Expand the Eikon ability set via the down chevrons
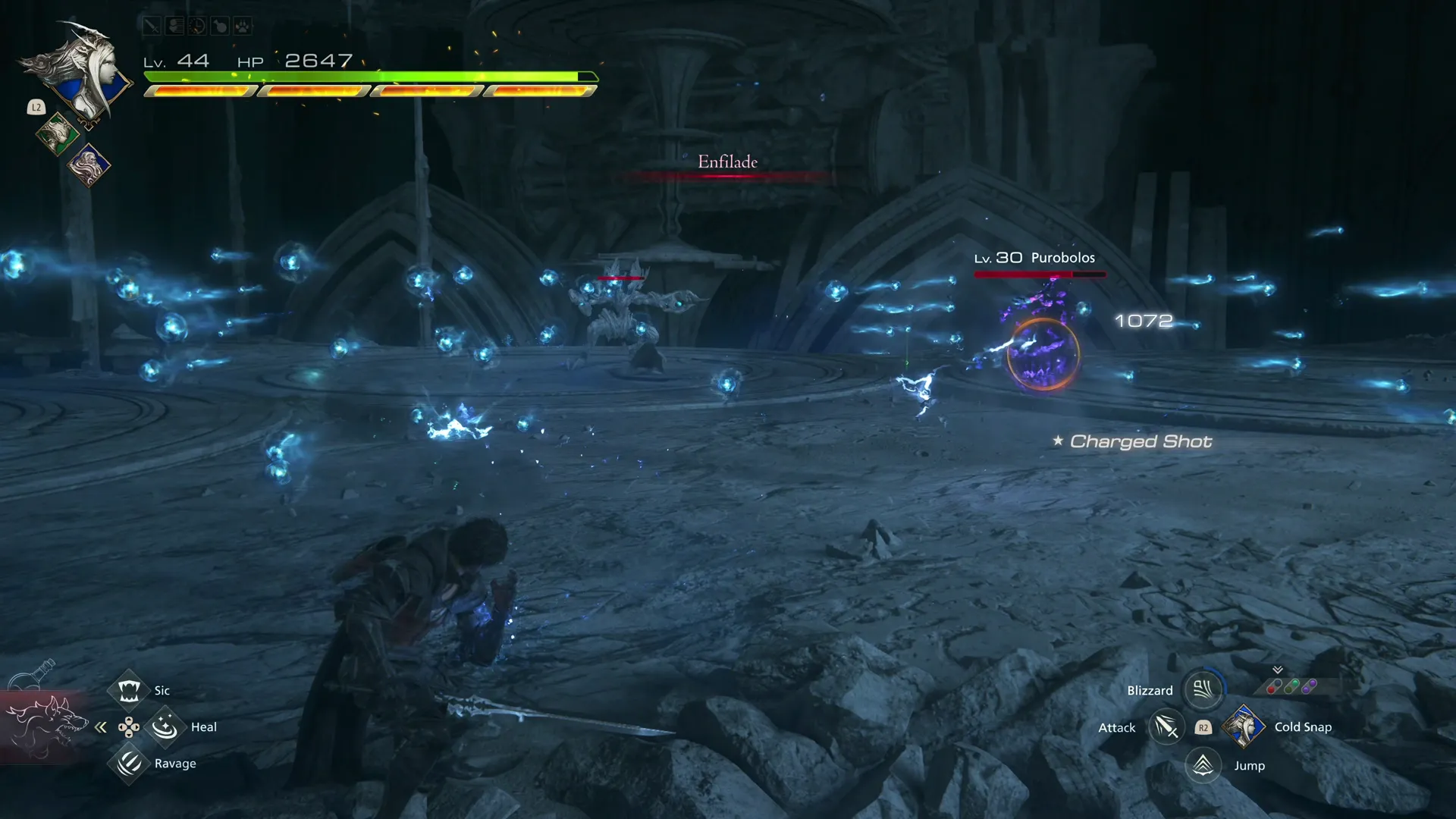Screen dimensions: 1456x819 (1278, 670)
